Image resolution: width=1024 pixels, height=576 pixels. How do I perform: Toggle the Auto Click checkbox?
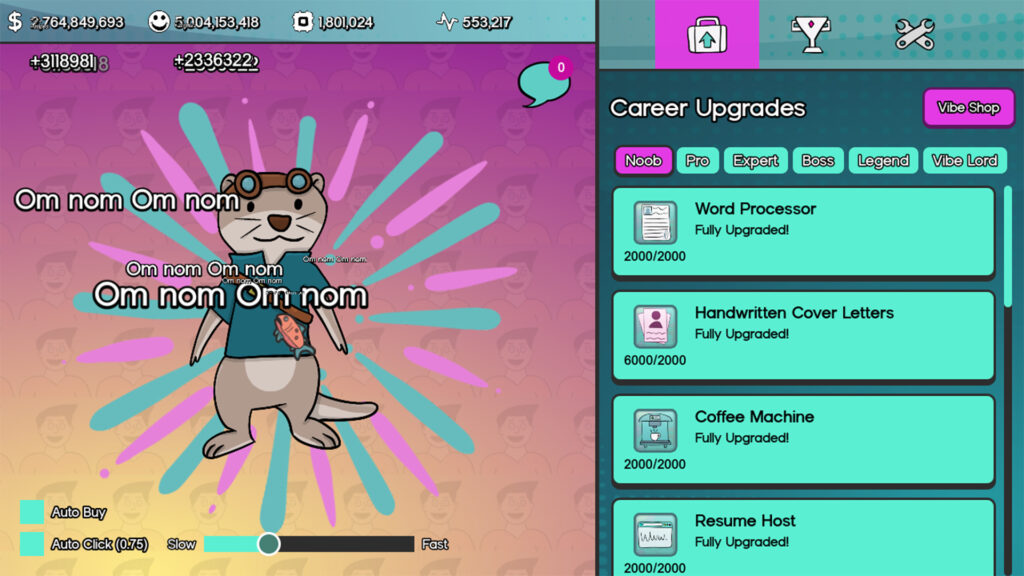(x=32, y=544)
